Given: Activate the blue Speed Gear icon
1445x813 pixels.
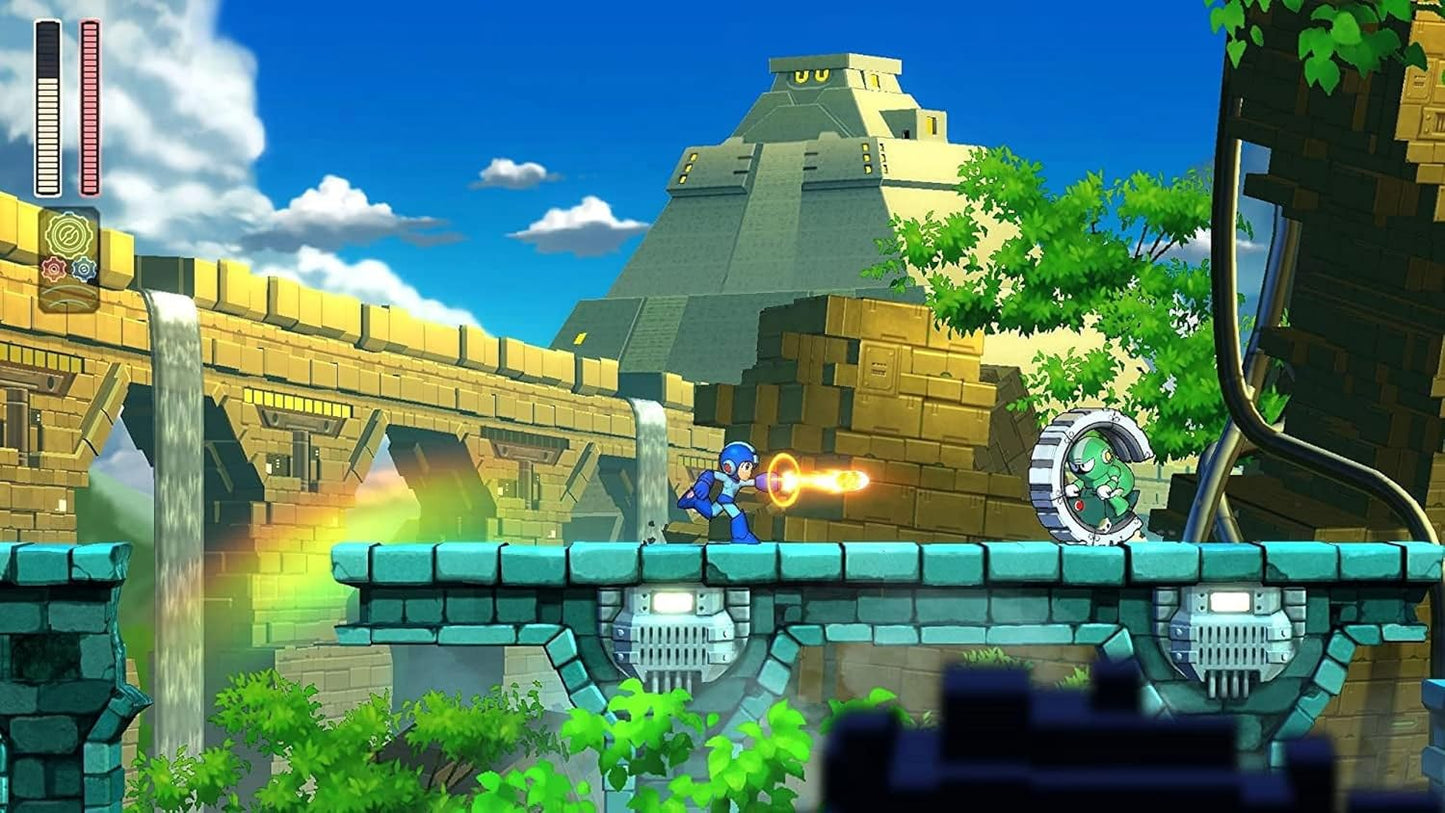Looking at the screenshot, I should (85, 269).
